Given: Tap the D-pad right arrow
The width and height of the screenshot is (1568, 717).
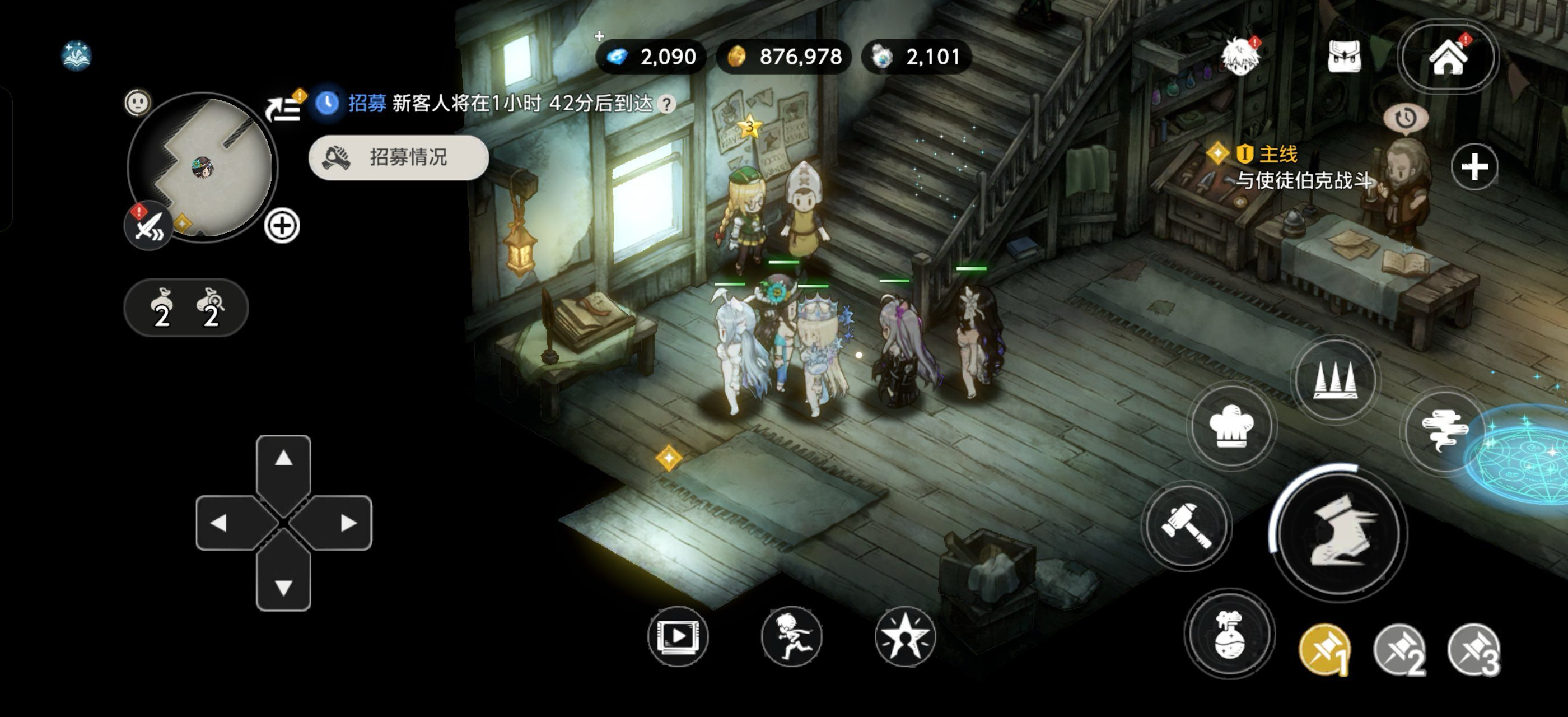Looking at the screenshot, I should point(348,523).
